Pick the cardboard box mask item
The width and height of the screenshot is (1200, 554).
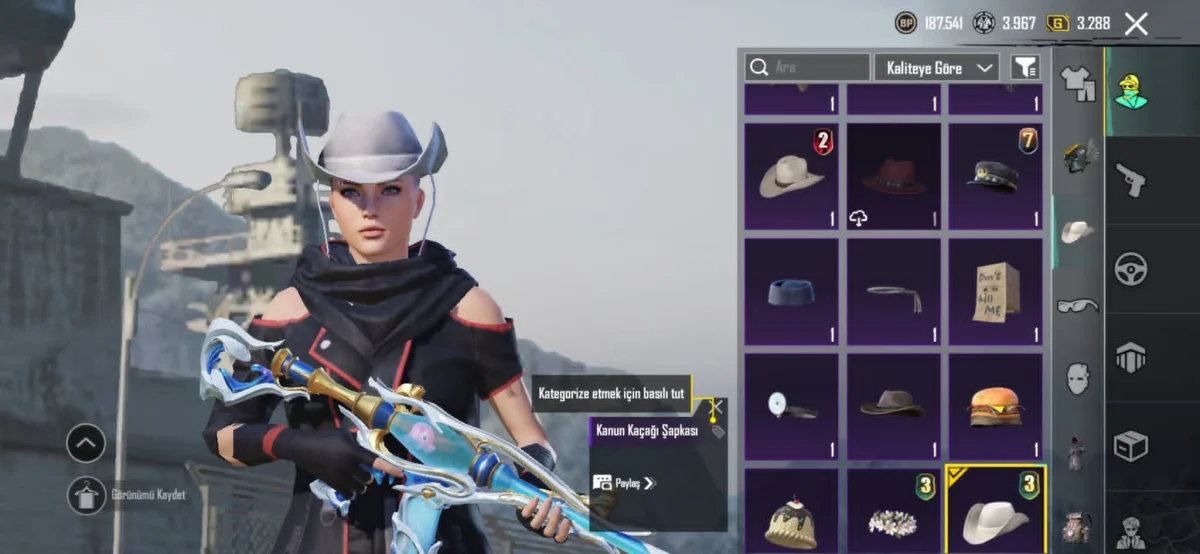click(x=994, y=291)
